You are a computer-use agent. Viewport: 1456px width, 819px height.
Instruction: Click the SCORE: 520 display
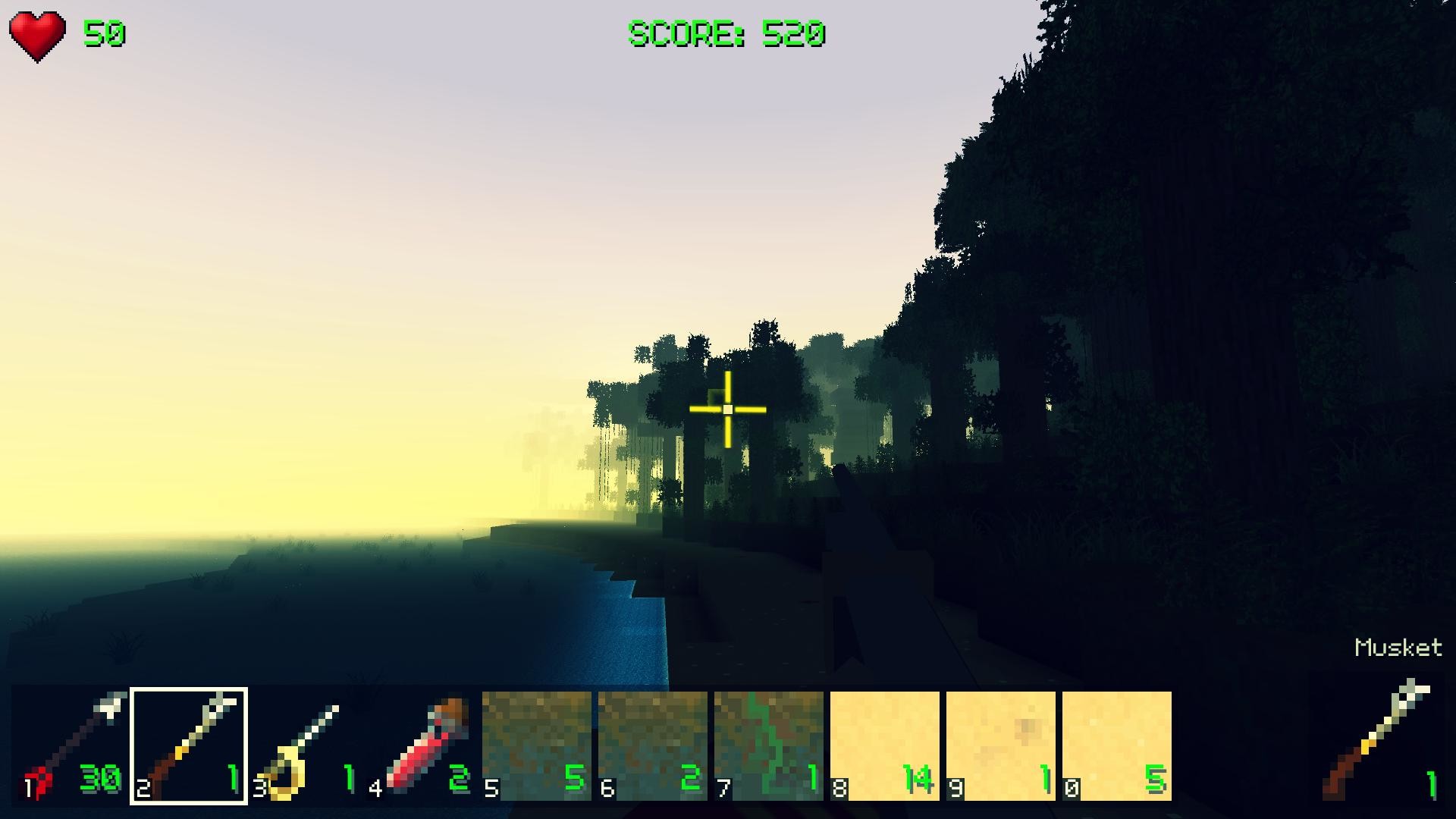(x=726, y=32)
